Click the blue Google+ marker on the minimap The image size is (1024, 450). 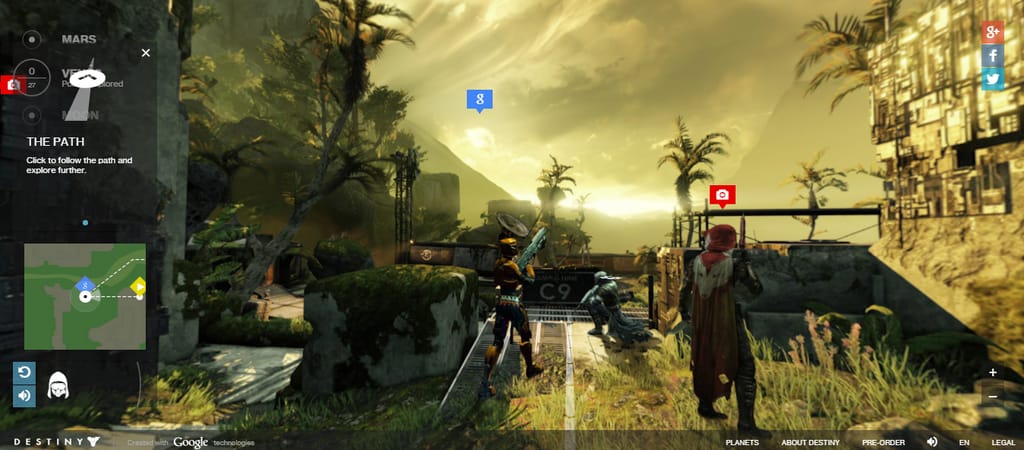(85, 286)
